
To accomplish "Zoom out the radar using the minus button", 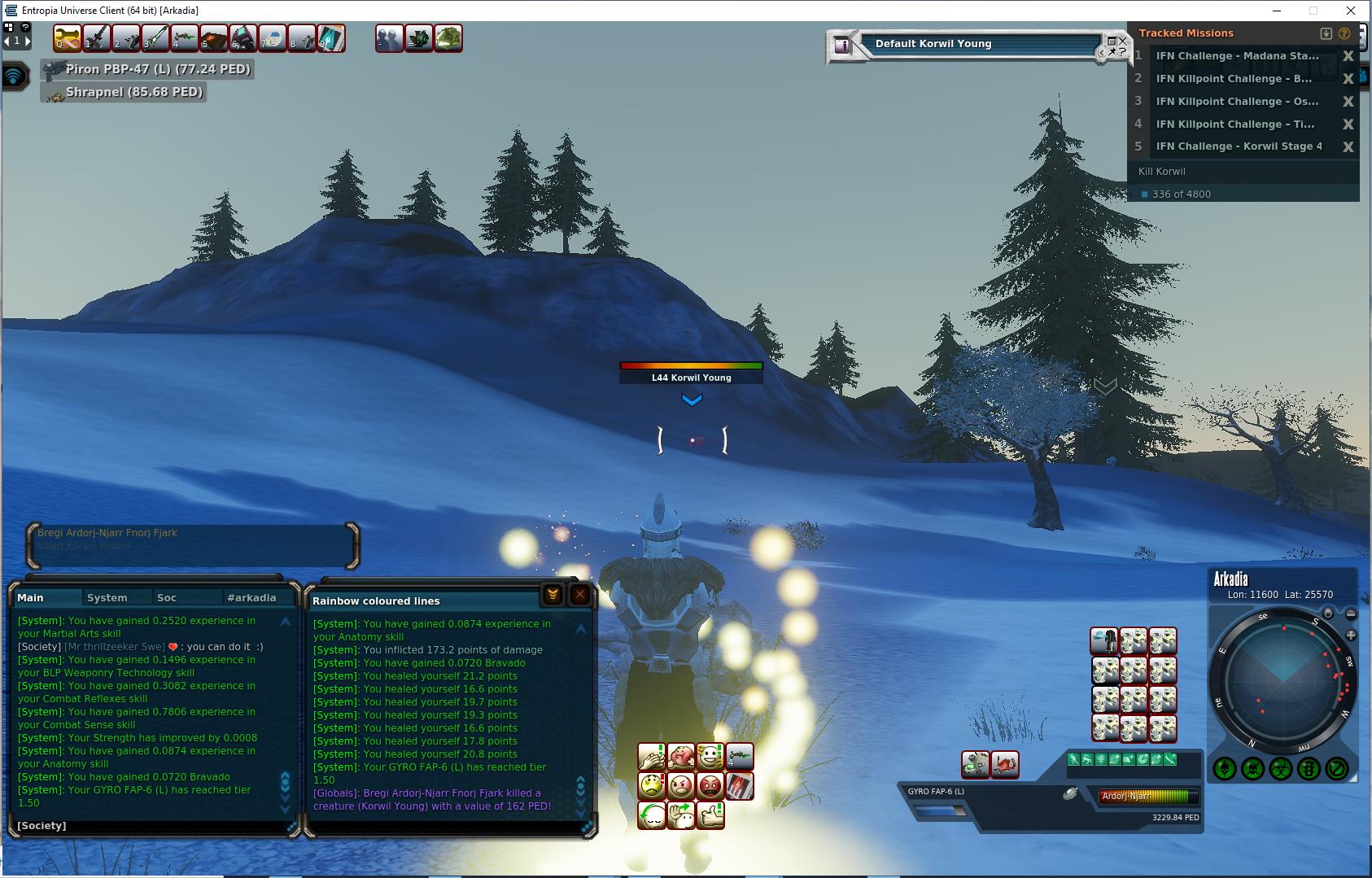I will (1351, 614).
